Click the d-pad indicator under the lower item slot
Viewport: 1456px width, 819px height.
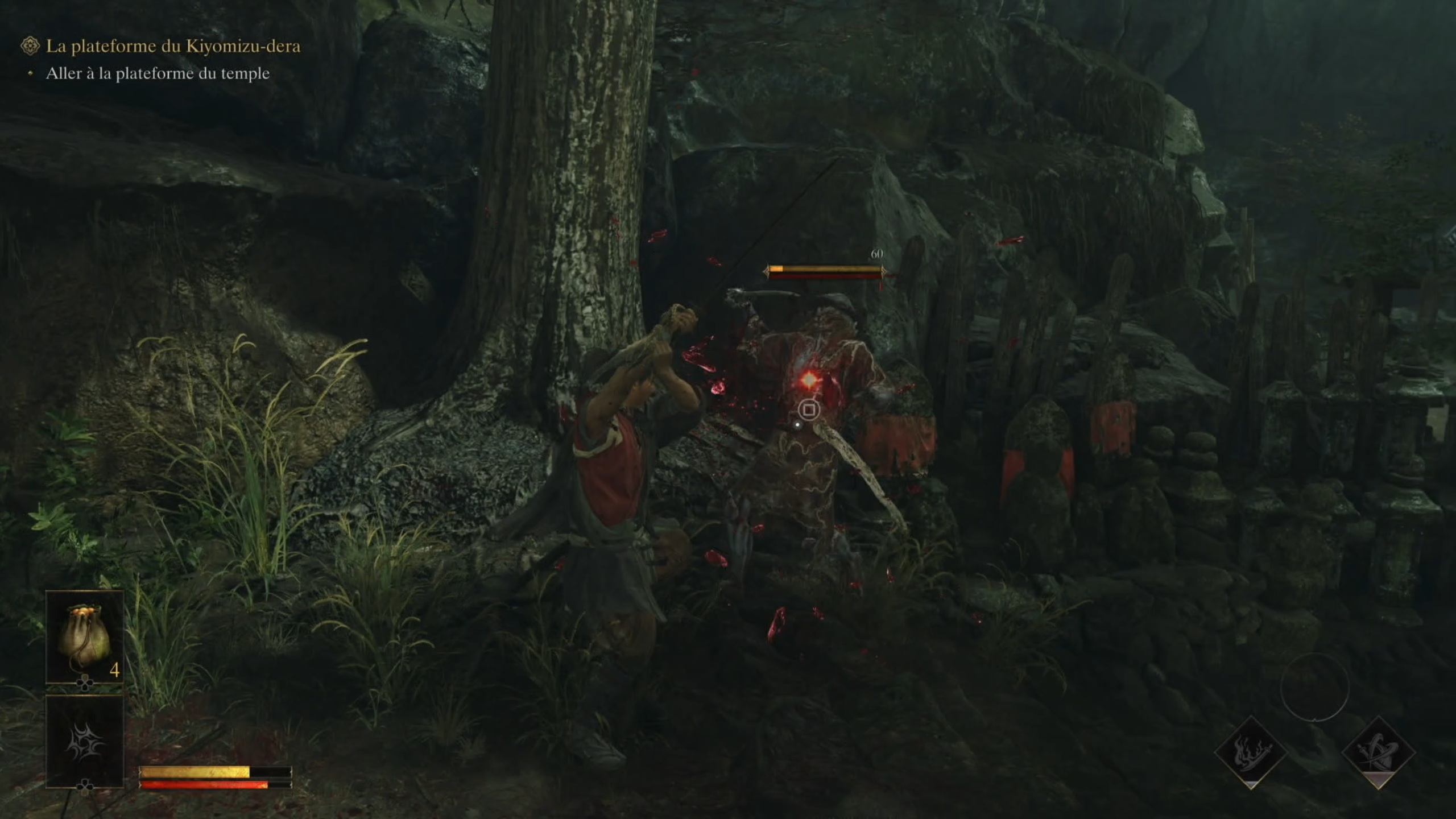click(84, 787)
